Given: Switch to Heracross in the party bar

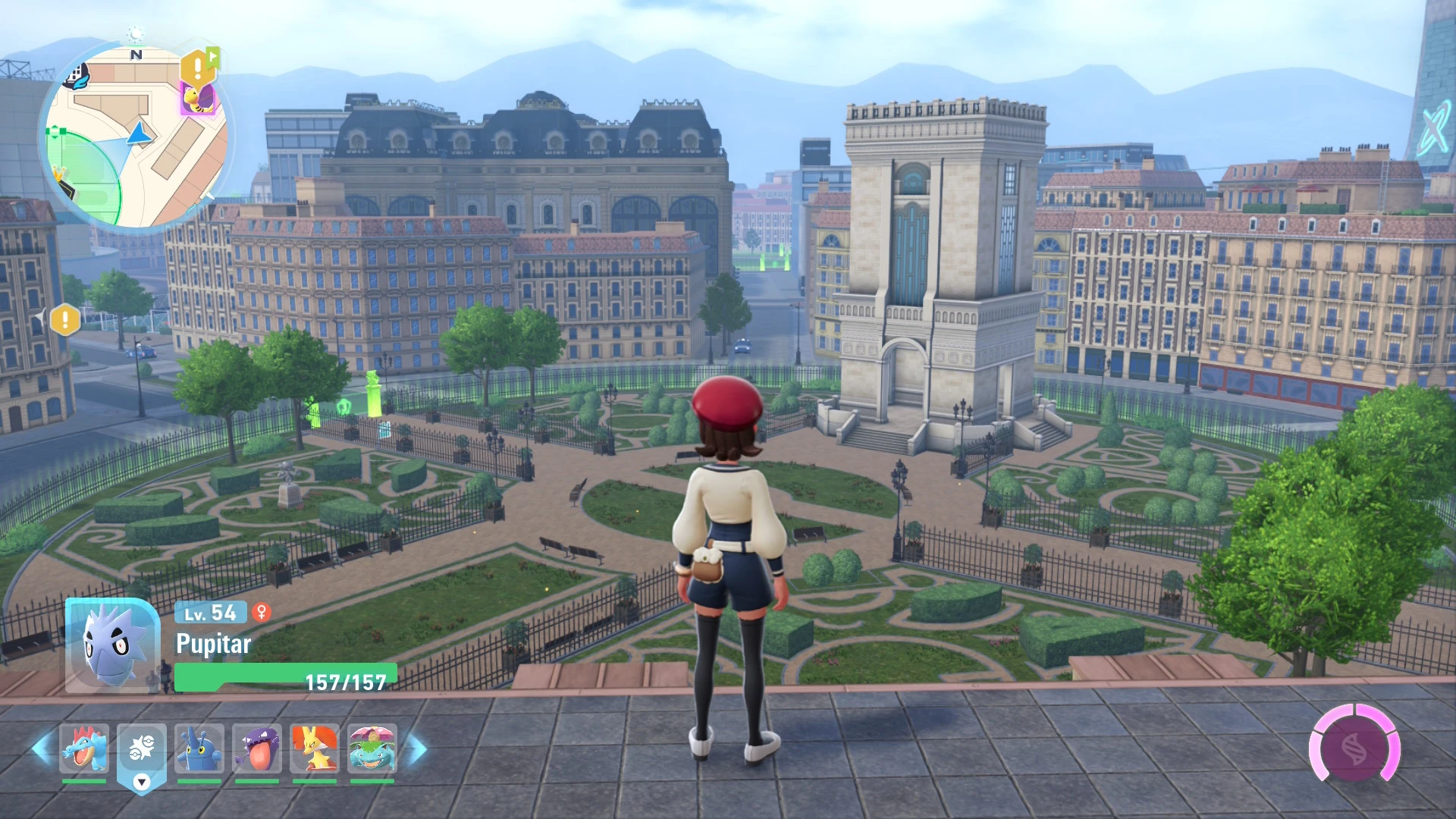Looking at the screenshot, I should 199,748.
